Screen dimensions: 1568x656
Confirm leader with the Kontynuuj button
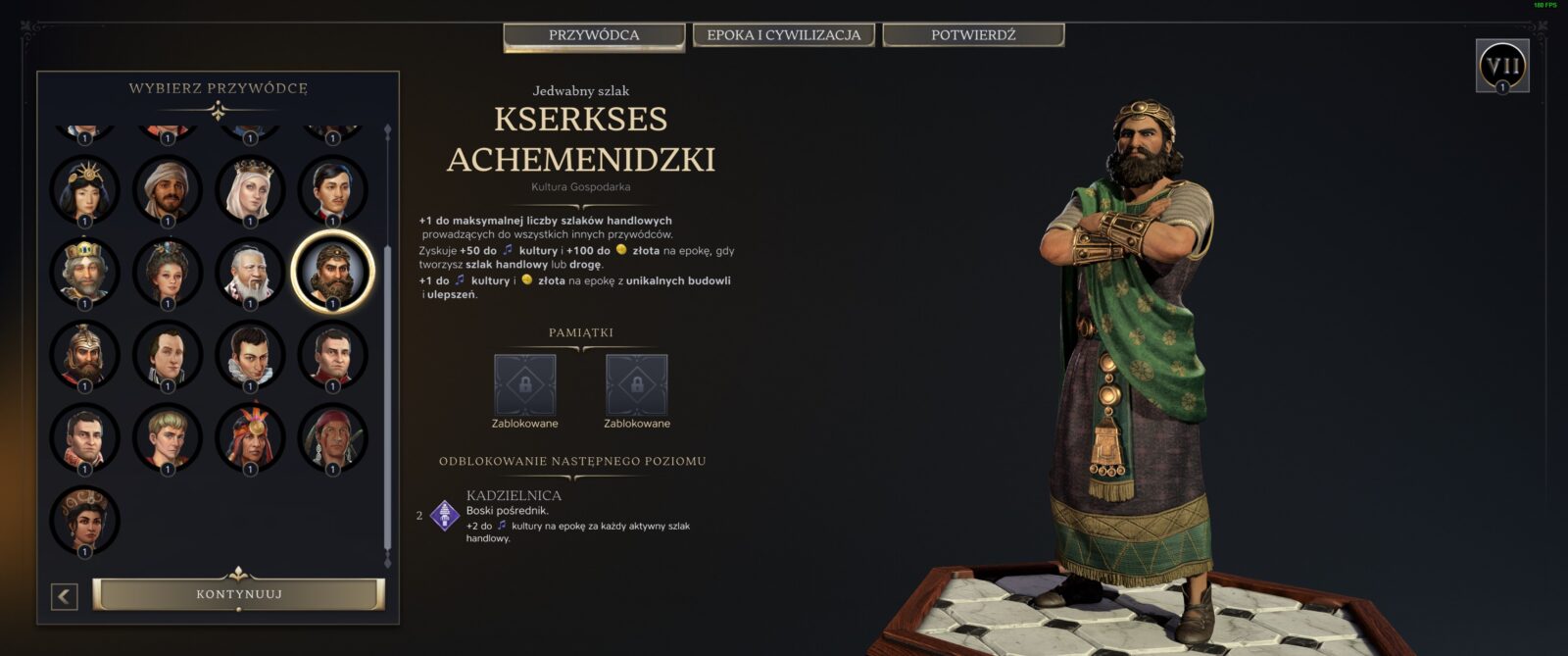[x=239, y=594]
